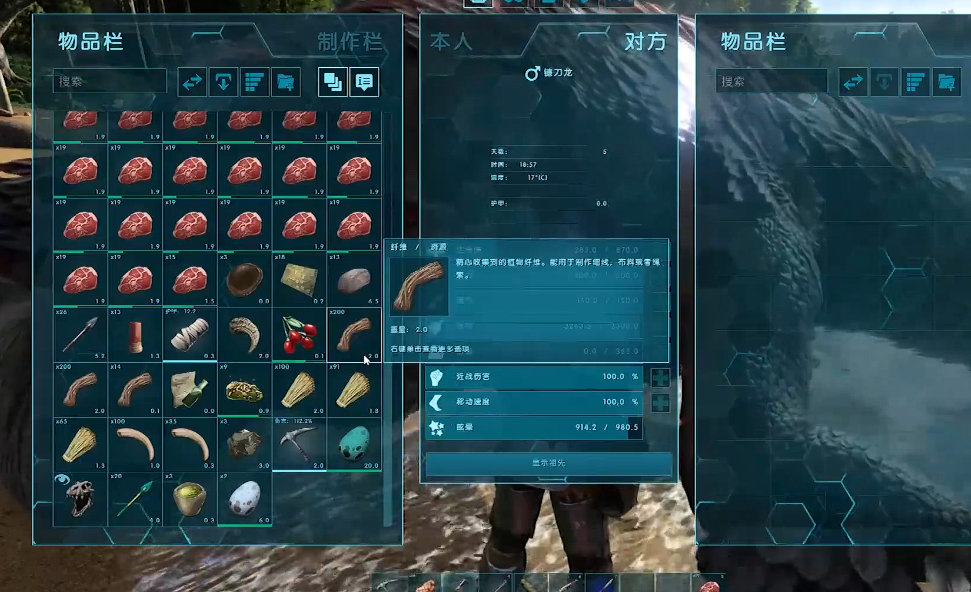Create a new folder in left inventory
This screenshot has width=971, height=592.
click(286, 82)
